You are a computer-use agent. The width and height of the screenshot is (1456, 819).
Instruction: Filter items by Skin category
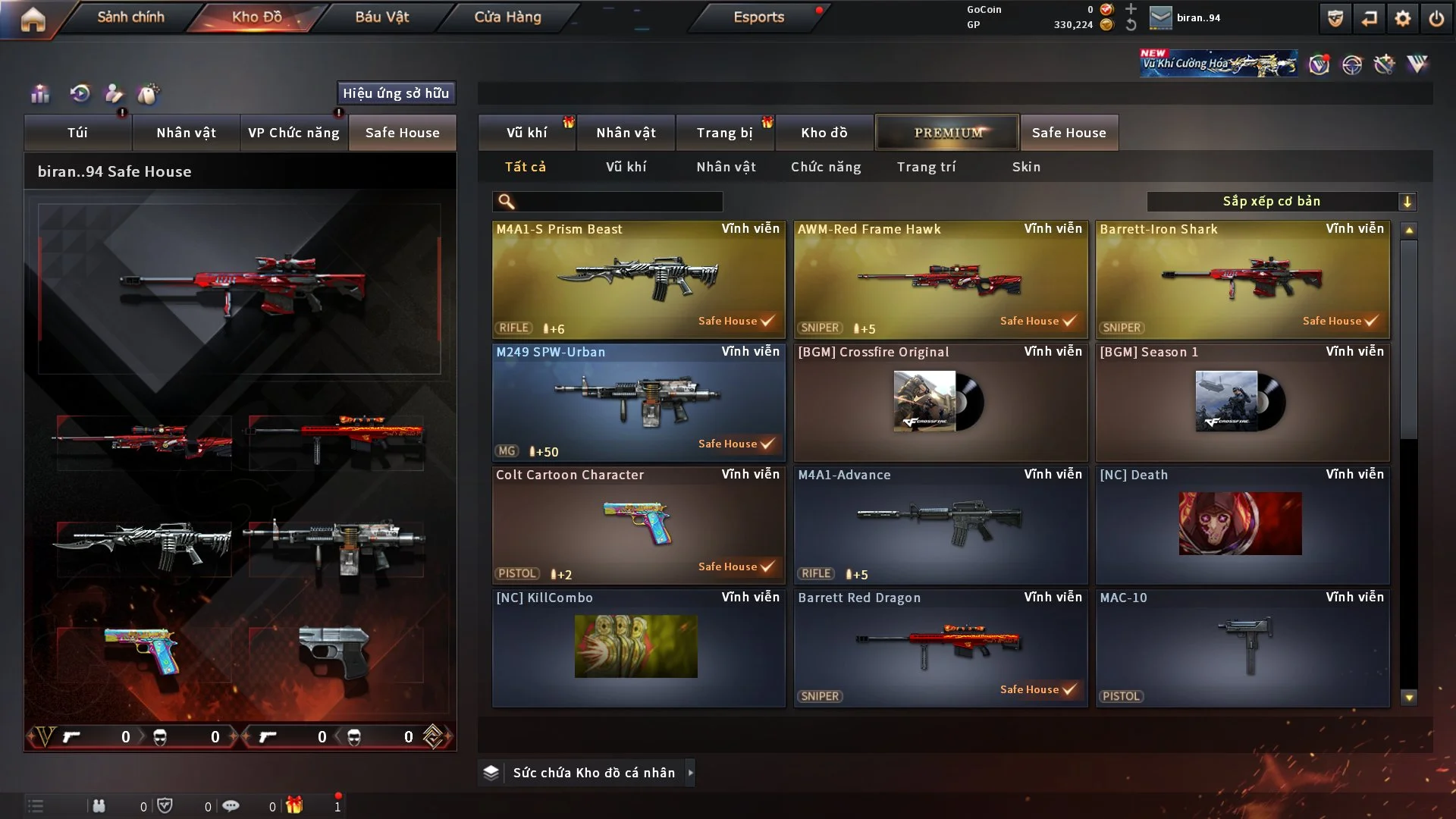pos(1026,167)
